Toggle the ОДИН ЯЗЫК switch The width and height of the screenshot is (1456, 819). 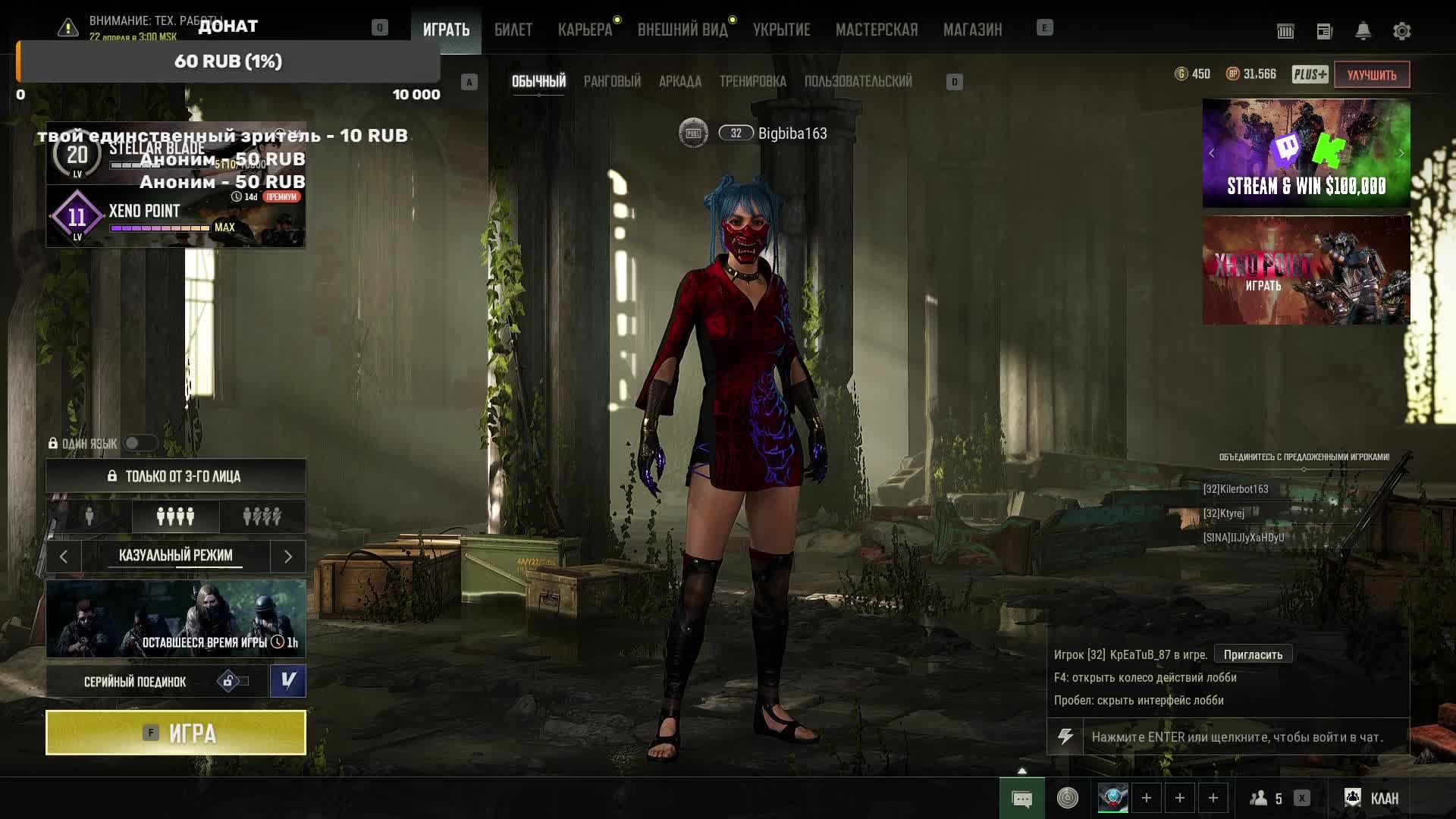coord(140,443)
